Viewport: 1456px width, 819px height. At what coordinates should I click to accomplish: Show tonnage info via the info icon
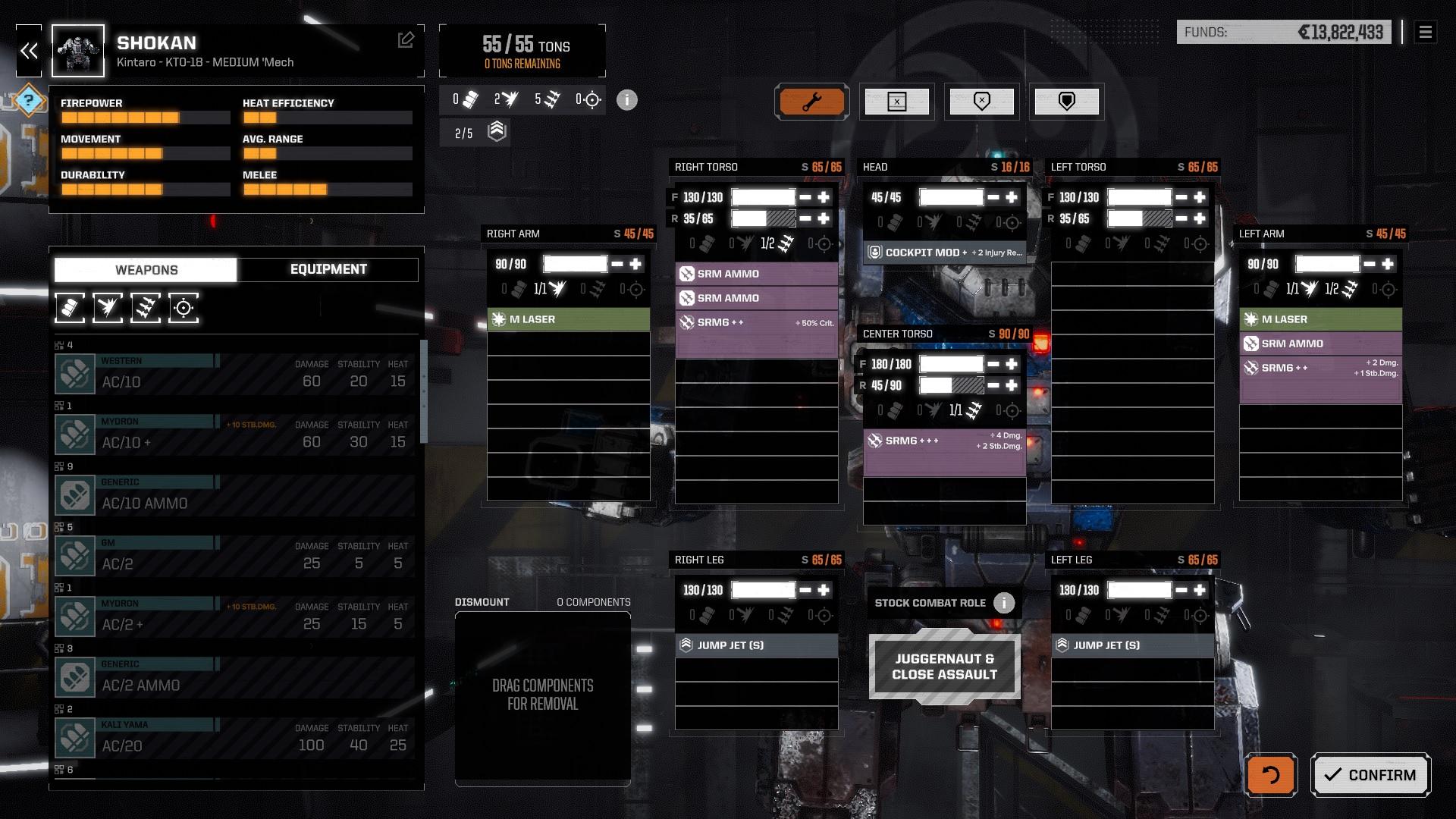coord(627,100)
